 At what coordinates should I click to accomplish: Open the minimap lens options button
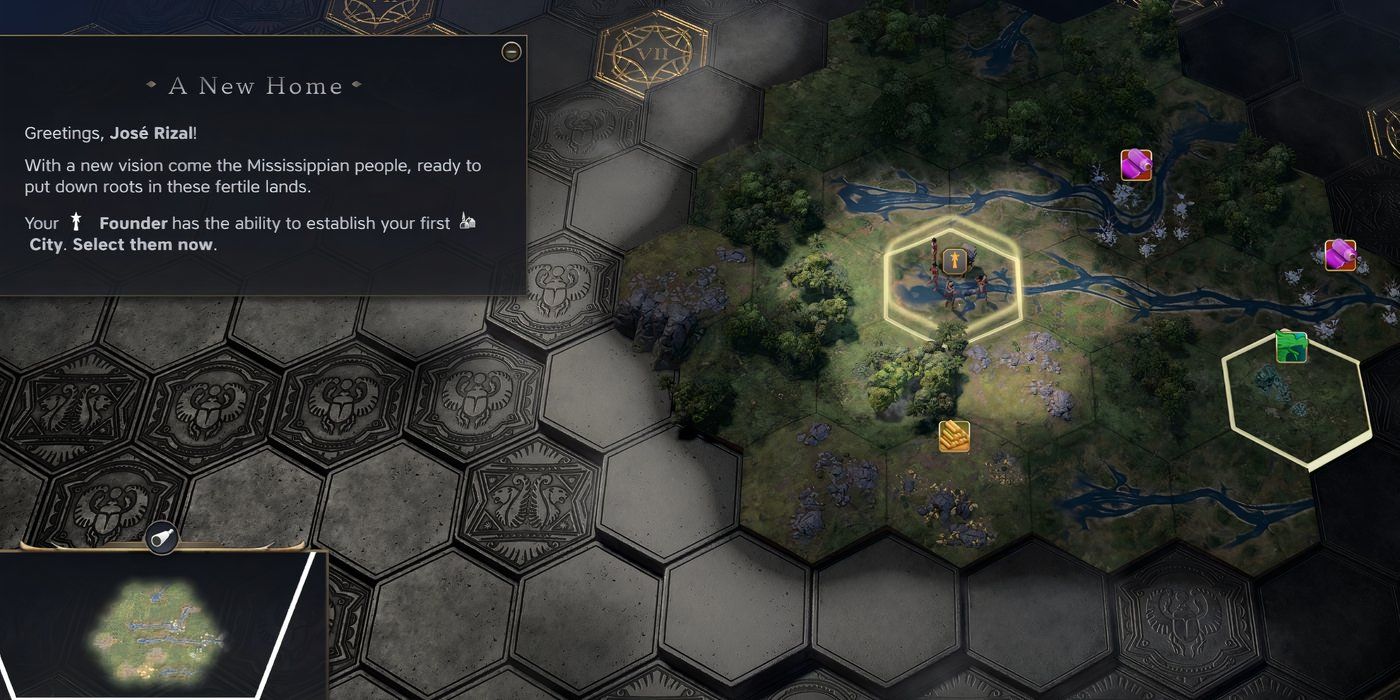(161, 539)
